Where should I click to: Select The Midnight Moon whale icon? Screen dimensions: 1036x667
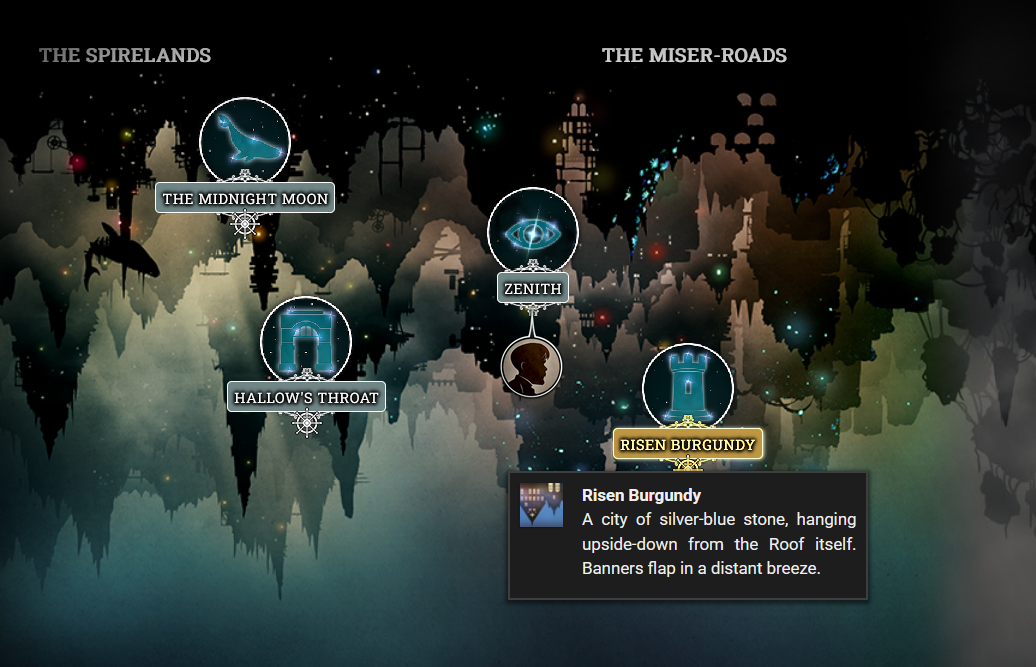(245, 141)
